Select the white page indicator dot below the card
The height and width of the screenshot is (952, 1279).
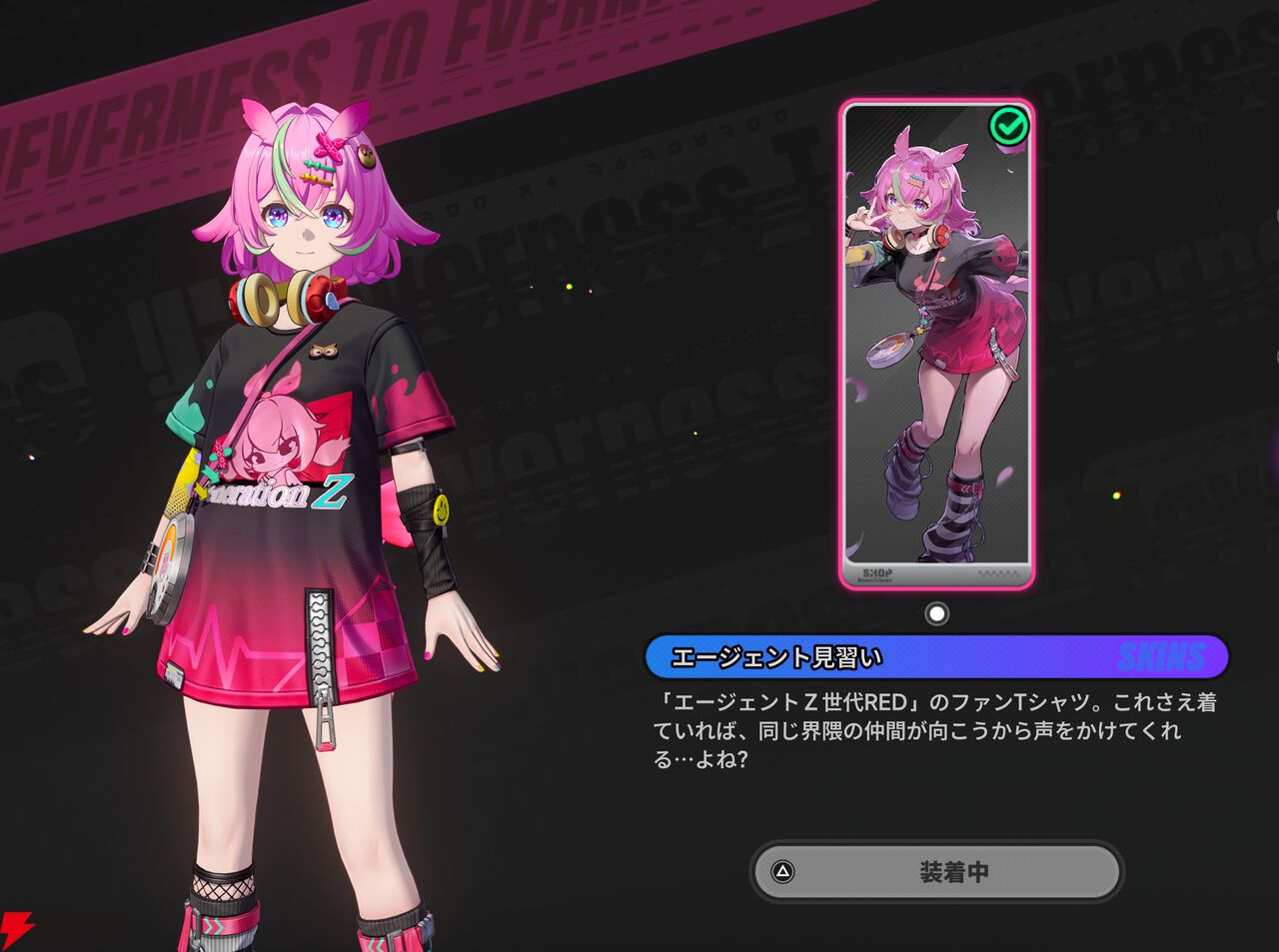[936, 613]
